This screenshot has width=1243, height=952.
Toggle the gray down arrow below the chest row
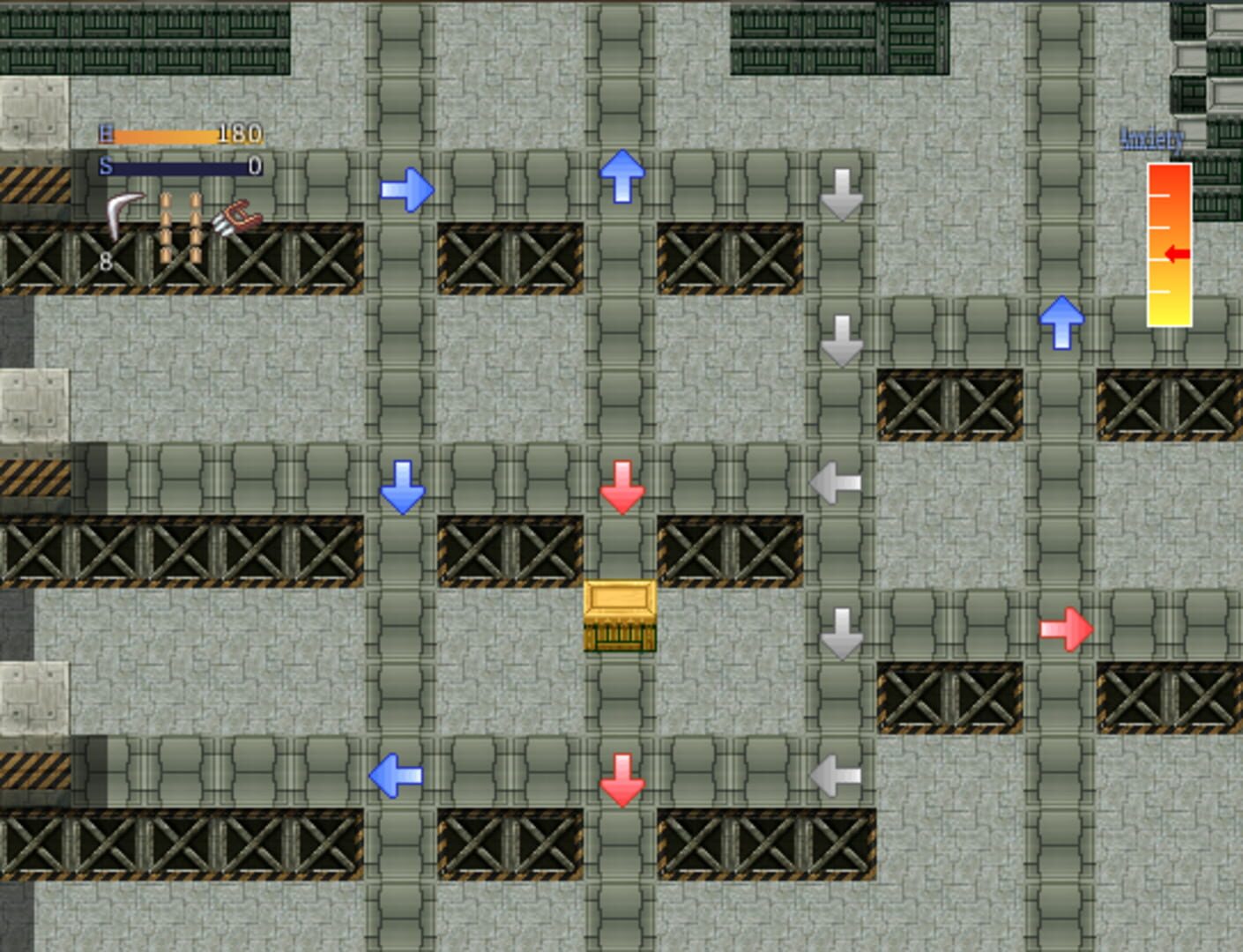pos(839,631)
